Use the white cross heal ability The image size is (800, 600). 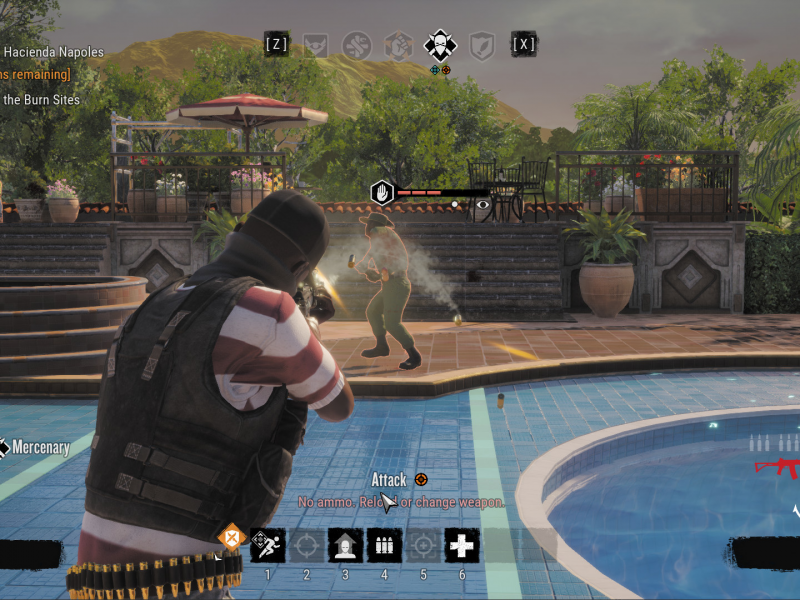pyautogui.click(x=462, y=545)
